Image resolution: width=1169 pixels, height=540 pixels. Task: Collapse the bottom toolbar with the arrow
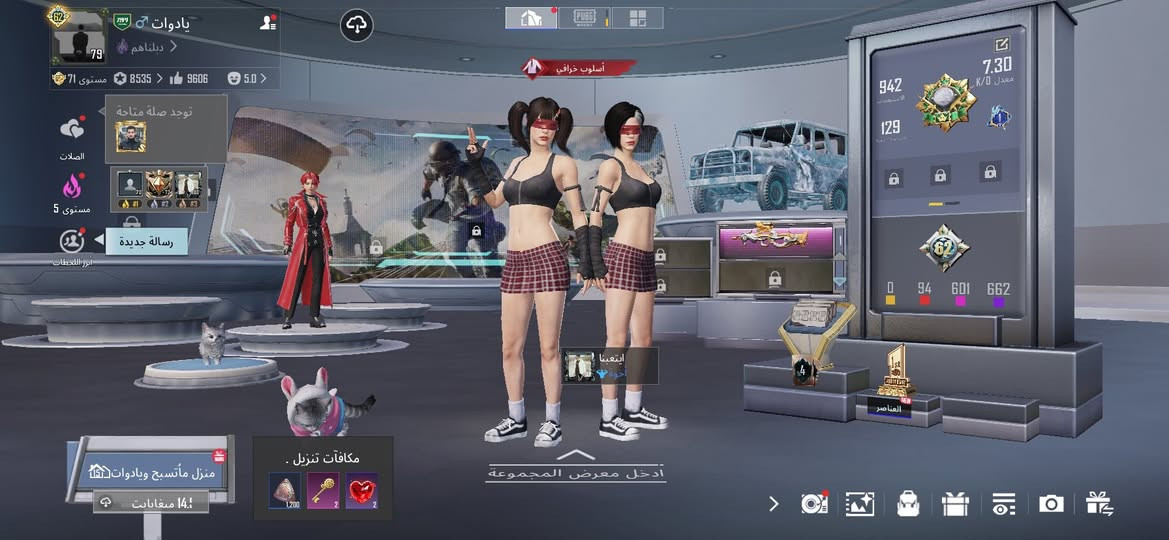pyautogui.click(x=774, y=503)
